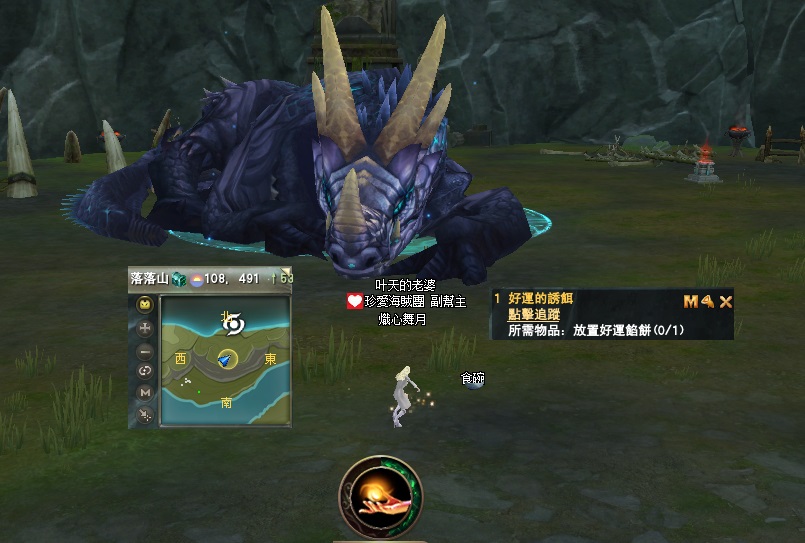The height and width of the screenshot is (543, 805).
Task: Open the map with the minimap's M button
Action: tap(145, 392)
